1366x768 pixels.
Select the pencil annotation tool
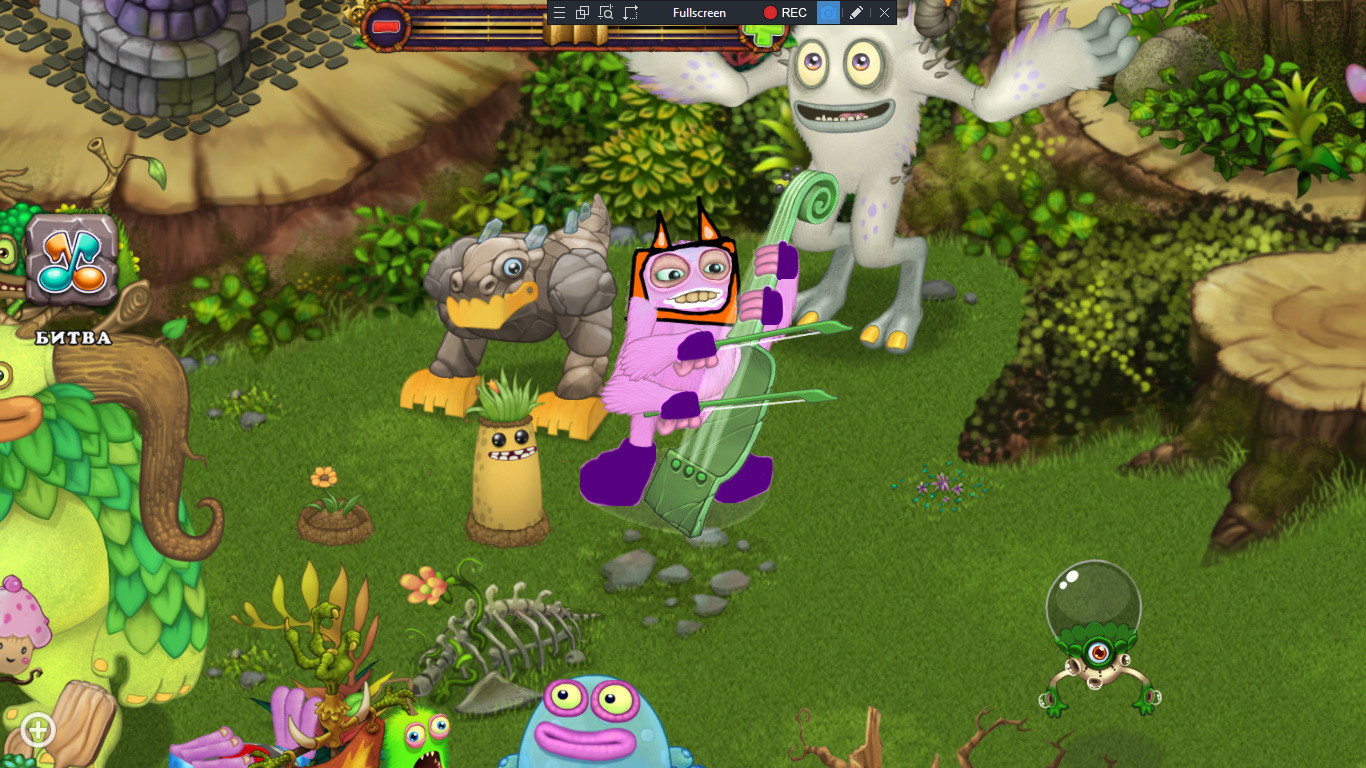[x=857, y=13]
